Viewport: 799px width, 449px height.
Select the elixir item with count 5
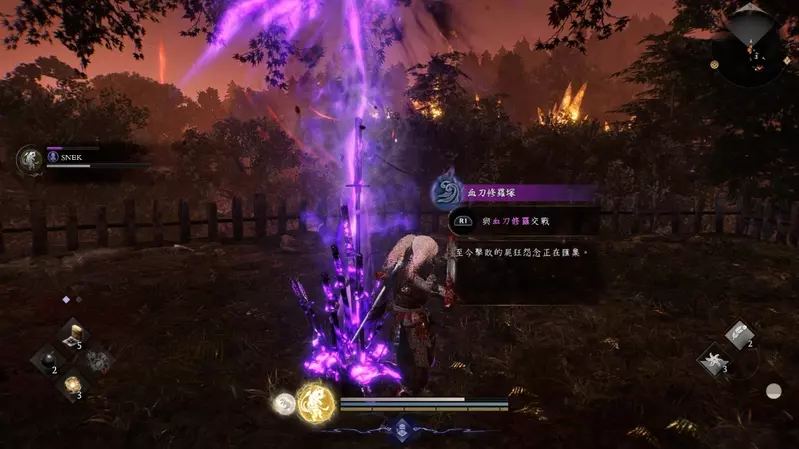tap(71, 334)
